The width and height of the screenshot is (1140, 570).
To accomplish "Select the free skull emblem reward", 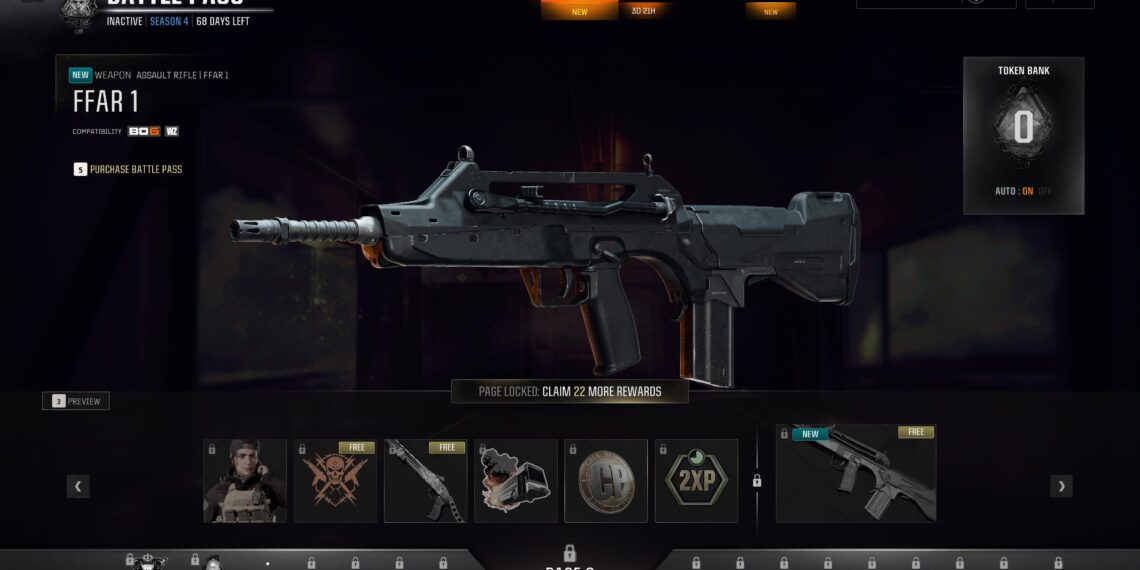I will tap(335, 481).
